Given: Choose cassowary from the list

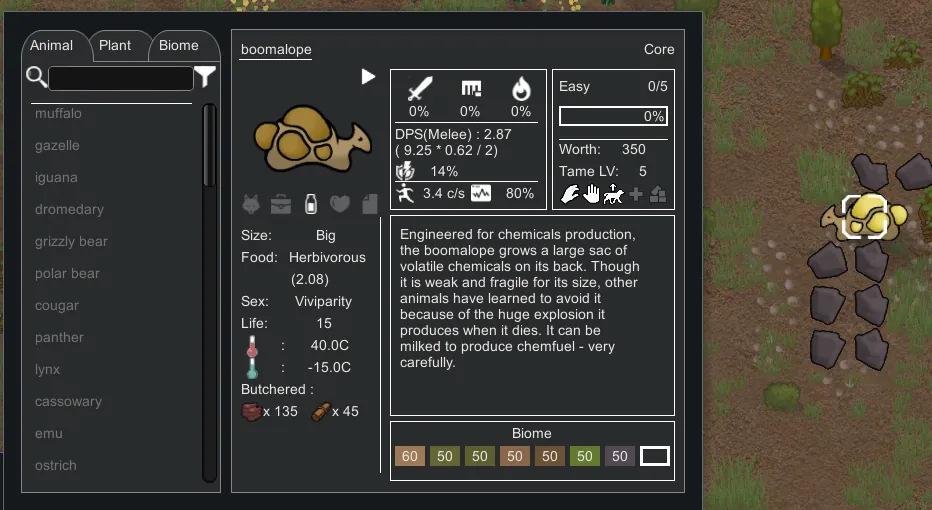Looking at the screenshot, I should pos(68,402).
